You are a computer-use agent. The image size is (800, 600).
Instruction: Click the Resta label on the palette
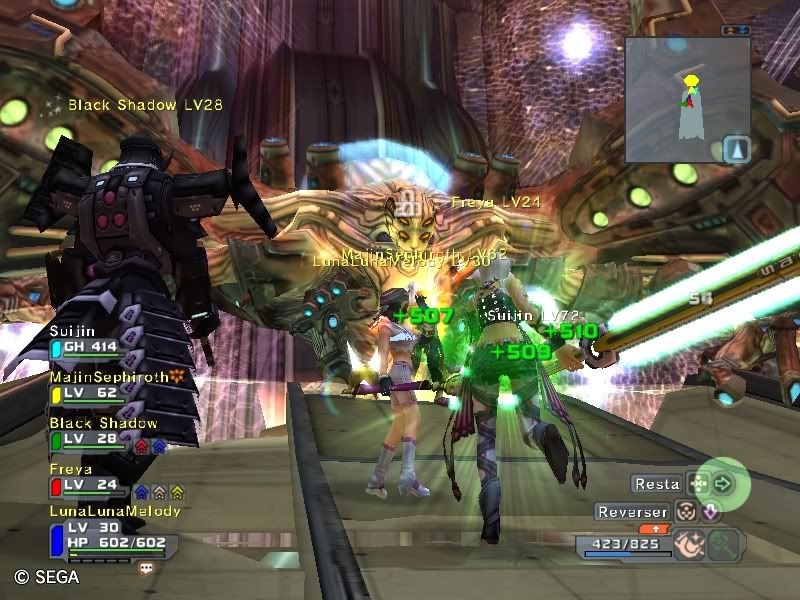(657, 484)
